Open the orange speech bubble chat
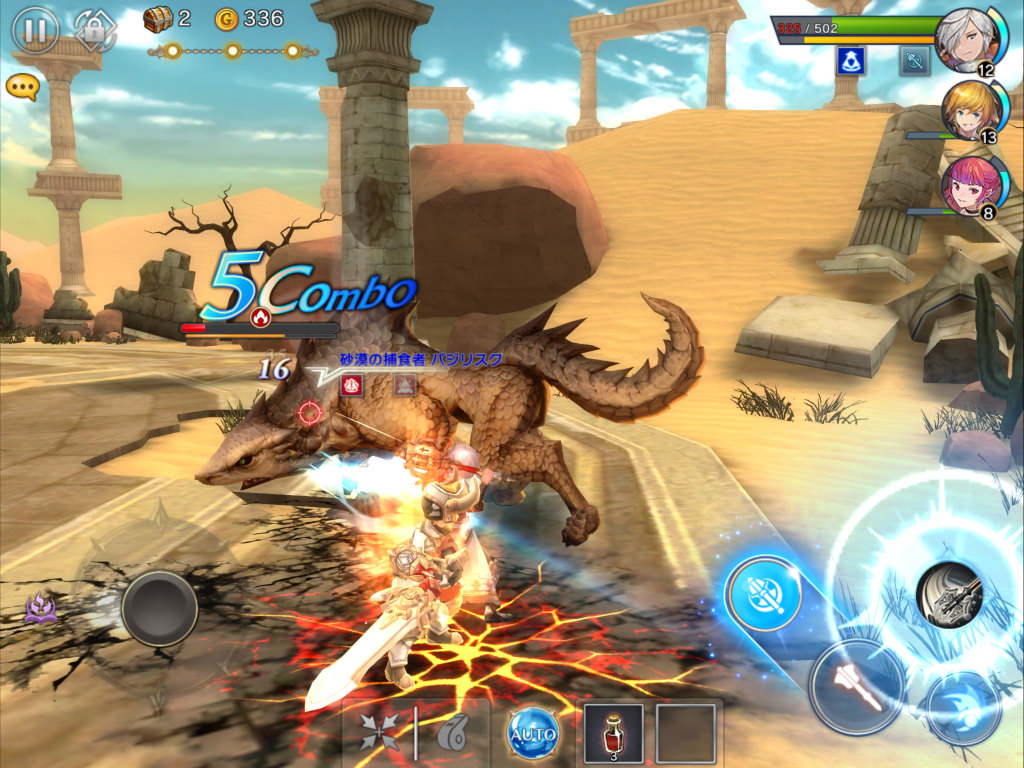The image size is (1024, 768). 22,86
